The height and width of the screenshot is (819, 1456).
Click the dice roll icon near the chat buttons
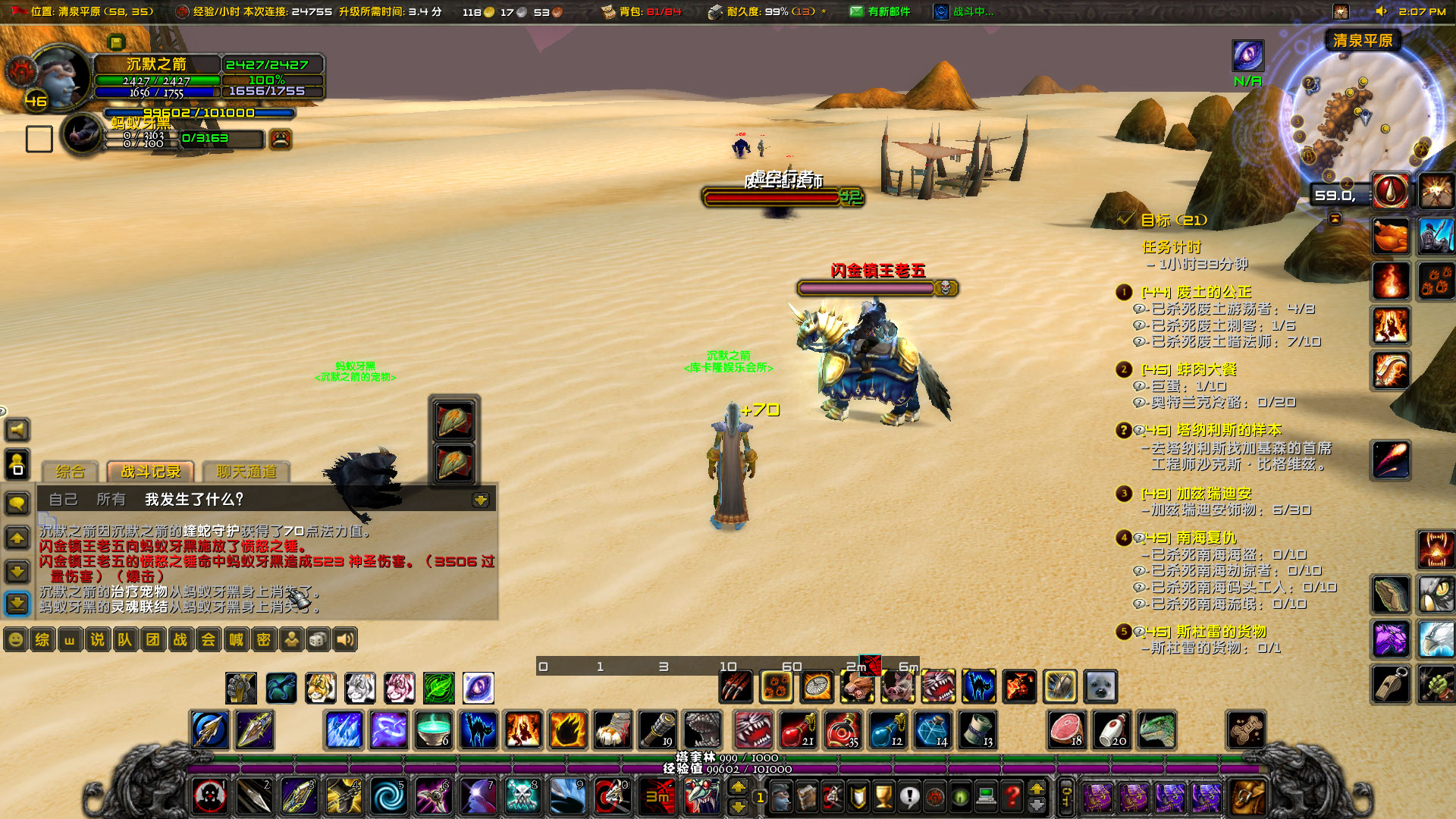319,639
